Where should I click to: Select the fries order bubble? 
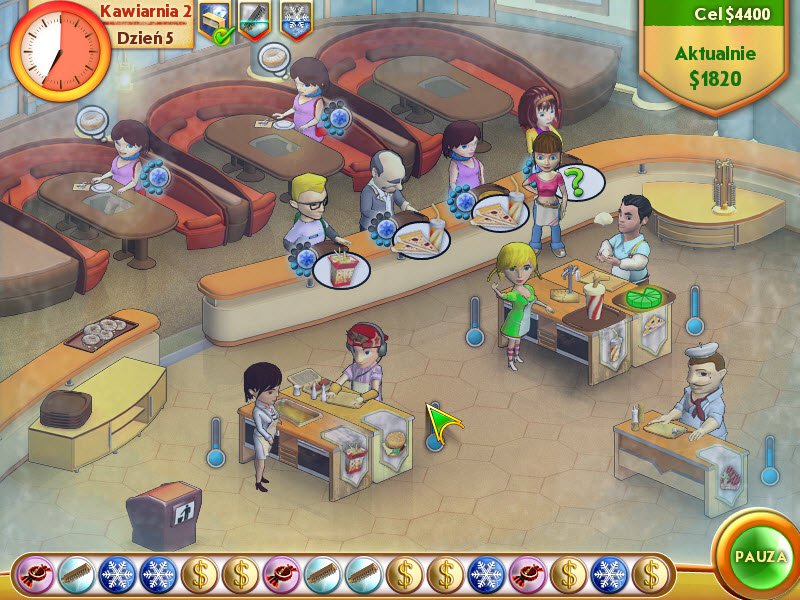pyautogui.click(x=341, y=268)
